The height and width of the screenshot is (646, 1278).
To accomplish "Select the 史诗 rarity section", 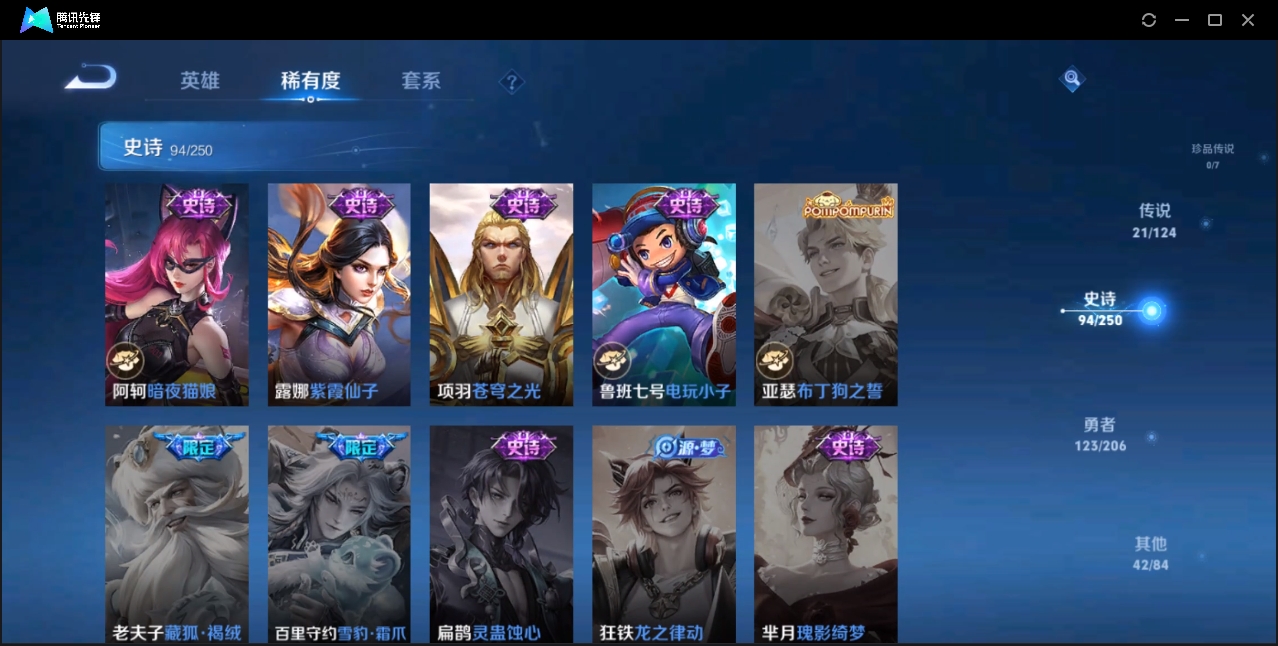I will tap(1100, 308).
